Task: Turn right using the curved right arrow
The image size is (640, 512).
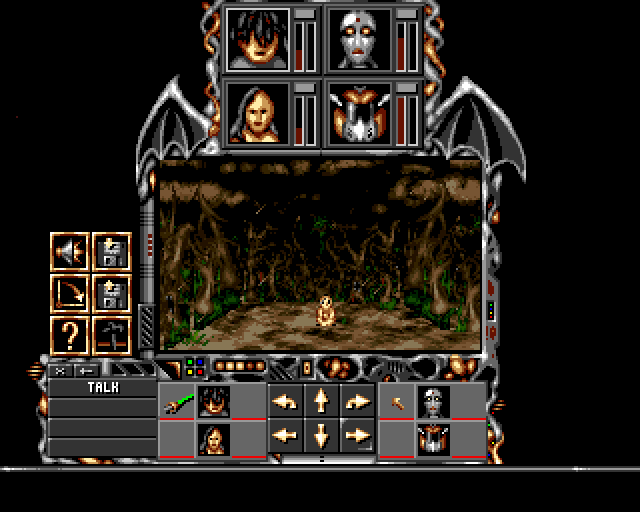Action: [357, 402]
